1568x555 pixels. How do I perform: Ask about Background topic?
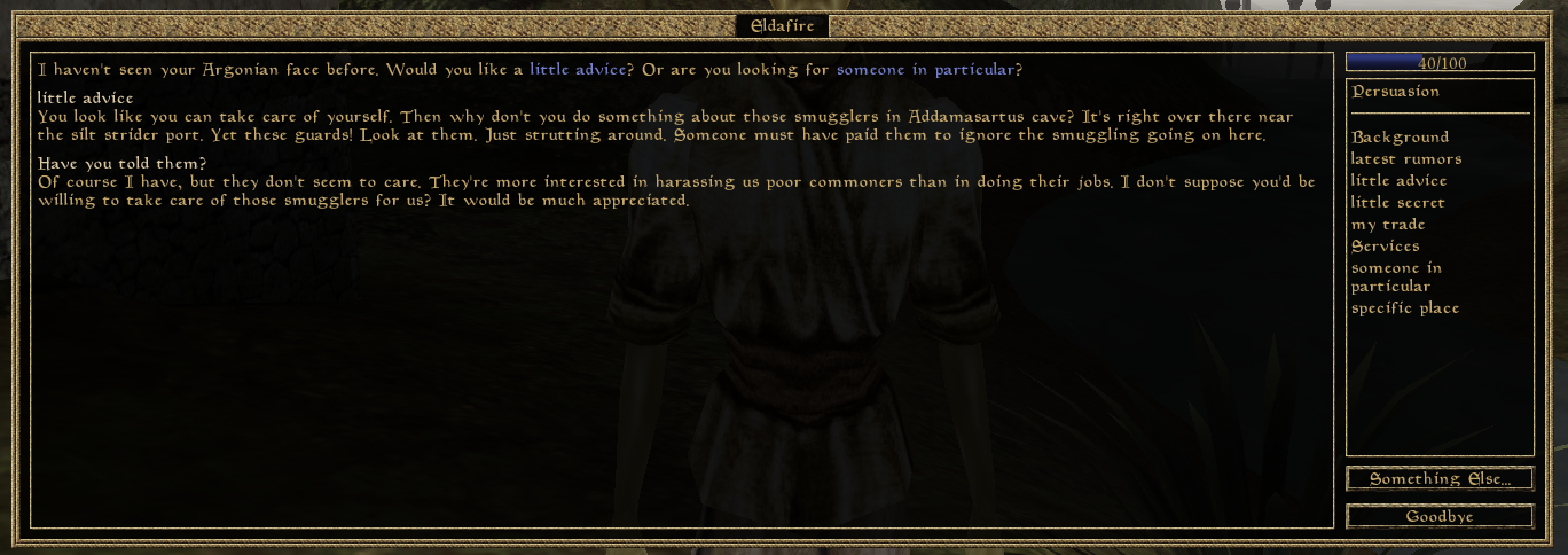click(x=1400, y=137)
